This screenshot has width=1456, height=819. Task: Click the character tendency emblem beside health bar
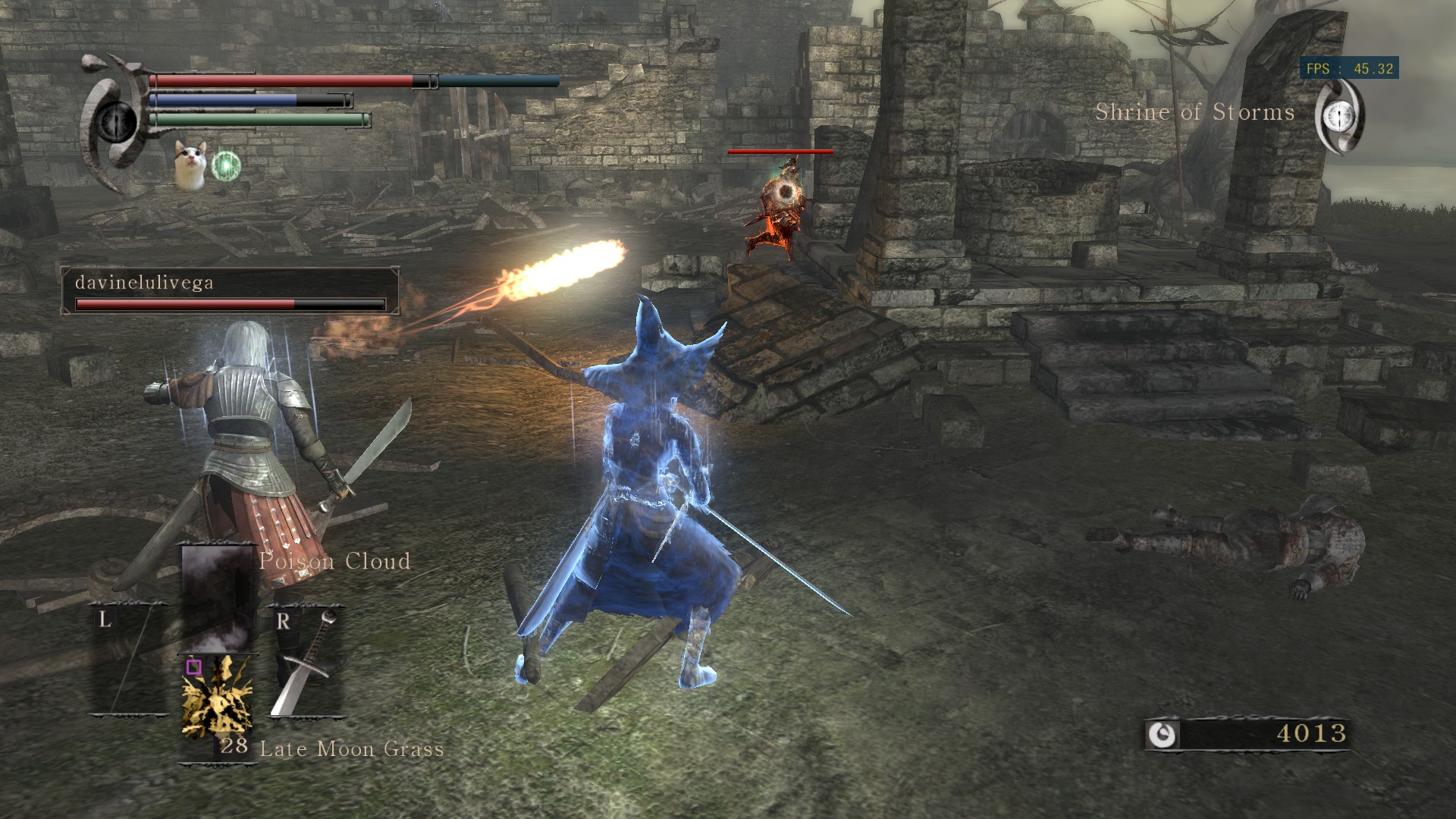[x=115, y=121]
